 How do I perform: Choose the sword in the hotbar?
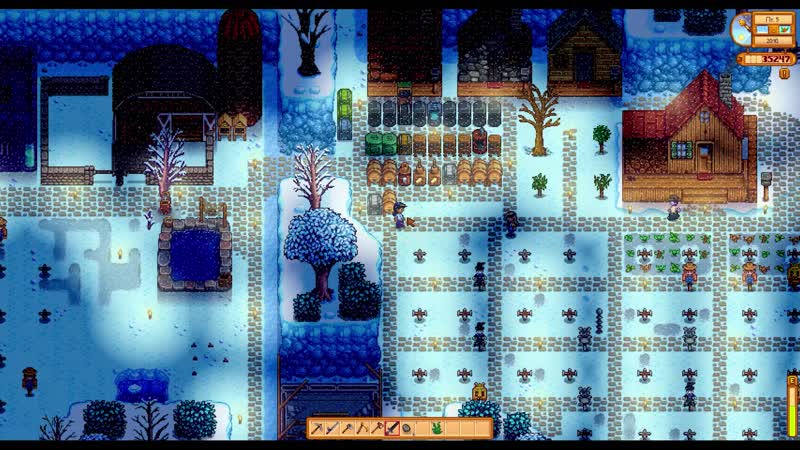[x=392, y=428]
